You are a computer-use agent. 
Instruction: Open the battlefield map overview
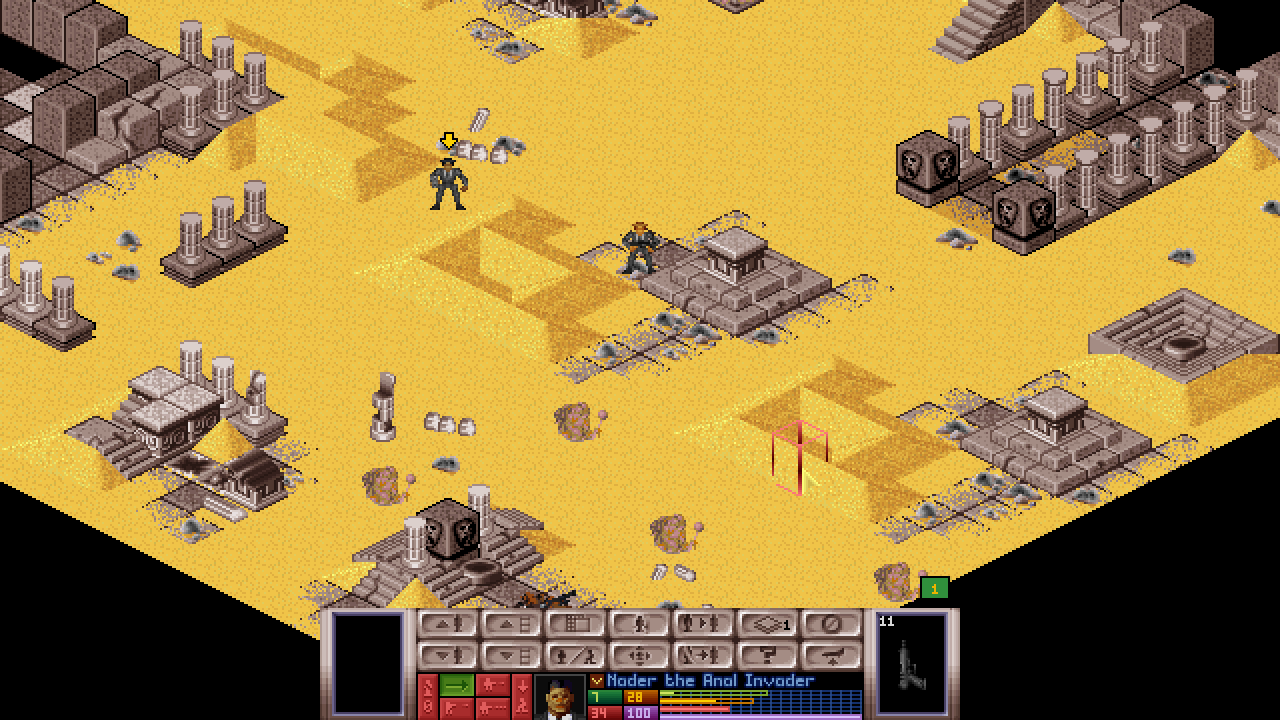pos(575,625)
